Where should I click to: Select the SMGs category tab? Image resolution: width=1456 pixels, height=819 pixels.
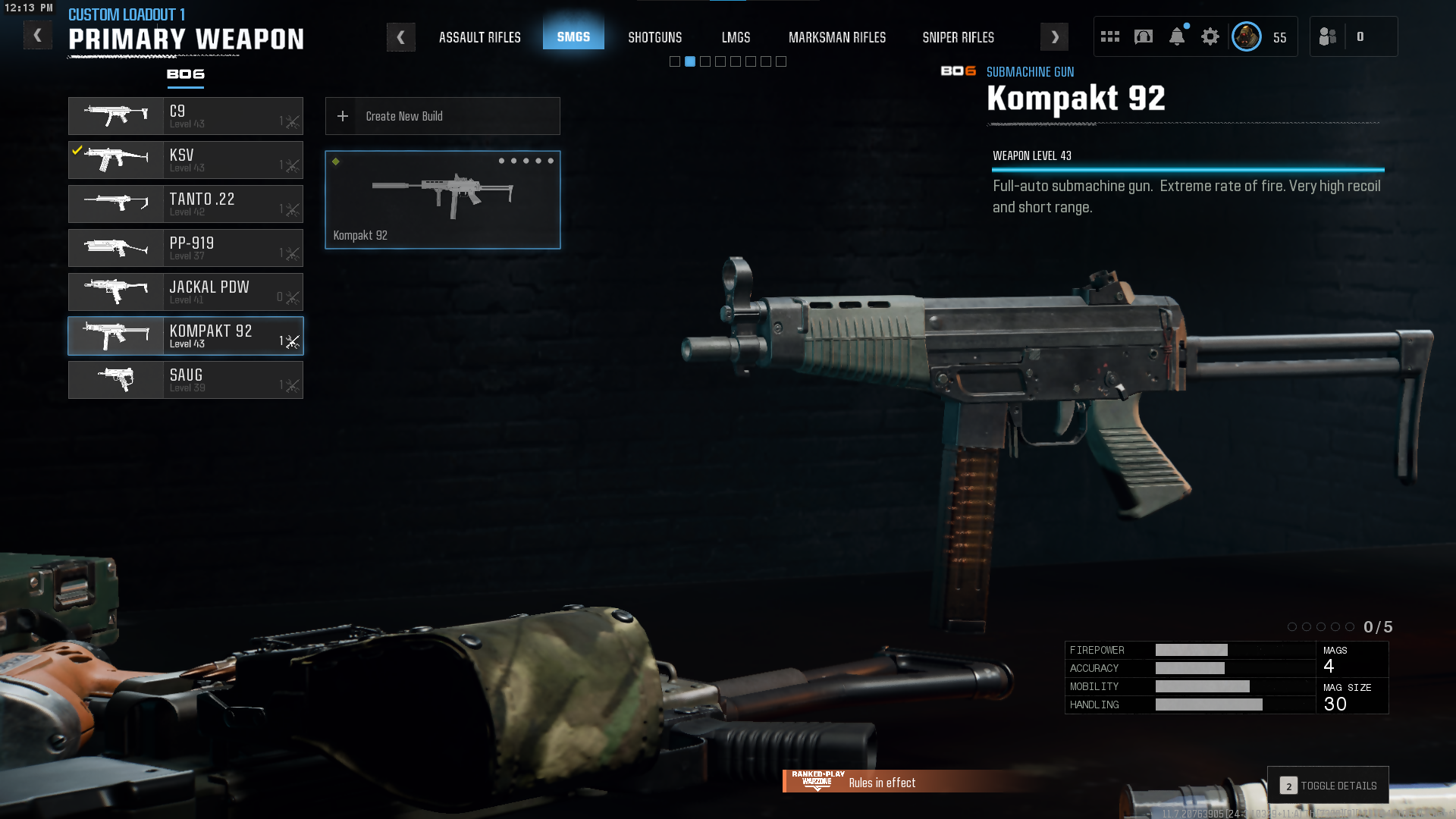pos(573,36)
